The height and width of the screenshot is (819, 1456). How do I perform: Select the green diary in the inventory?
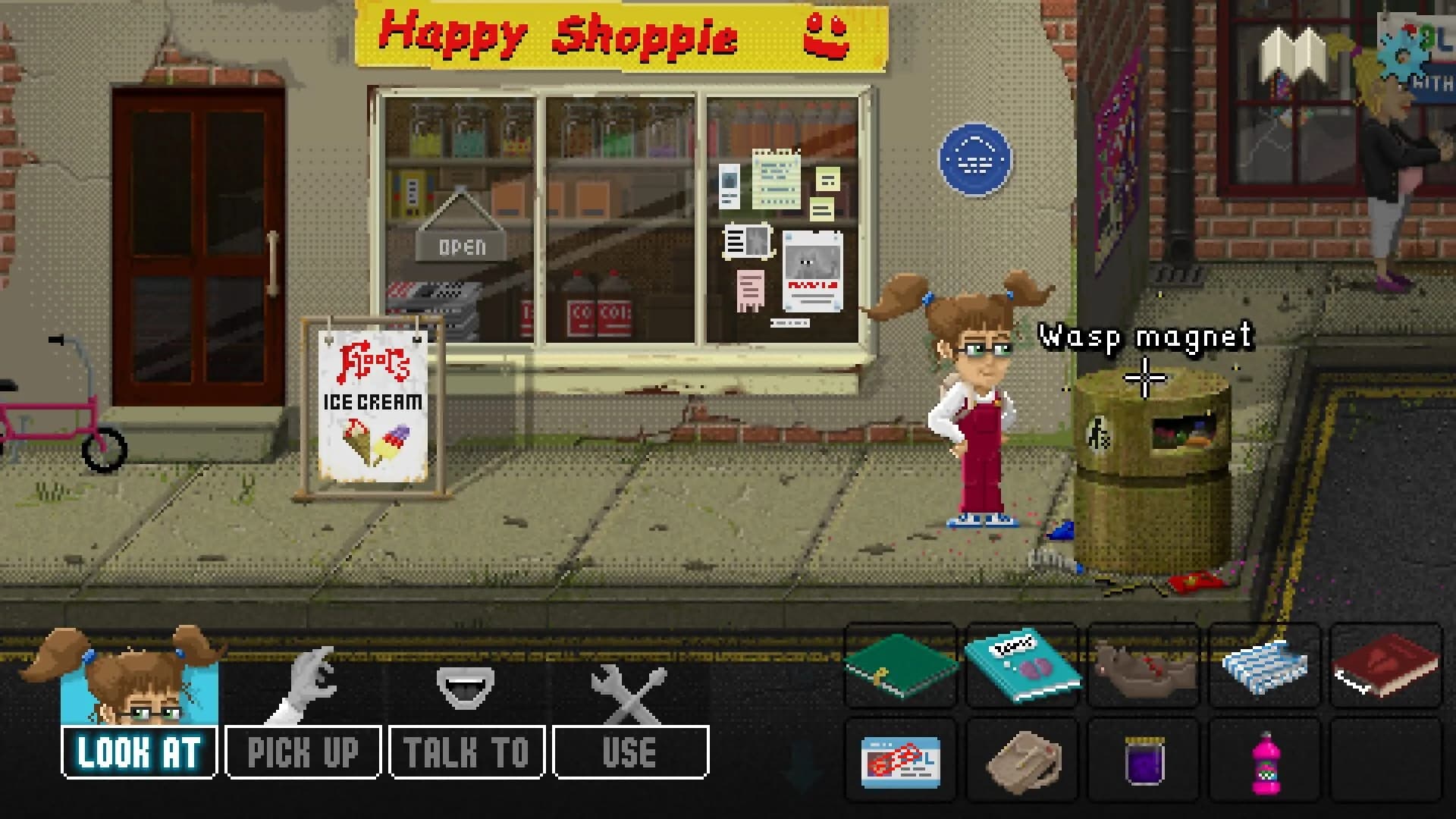pos(899,667)
